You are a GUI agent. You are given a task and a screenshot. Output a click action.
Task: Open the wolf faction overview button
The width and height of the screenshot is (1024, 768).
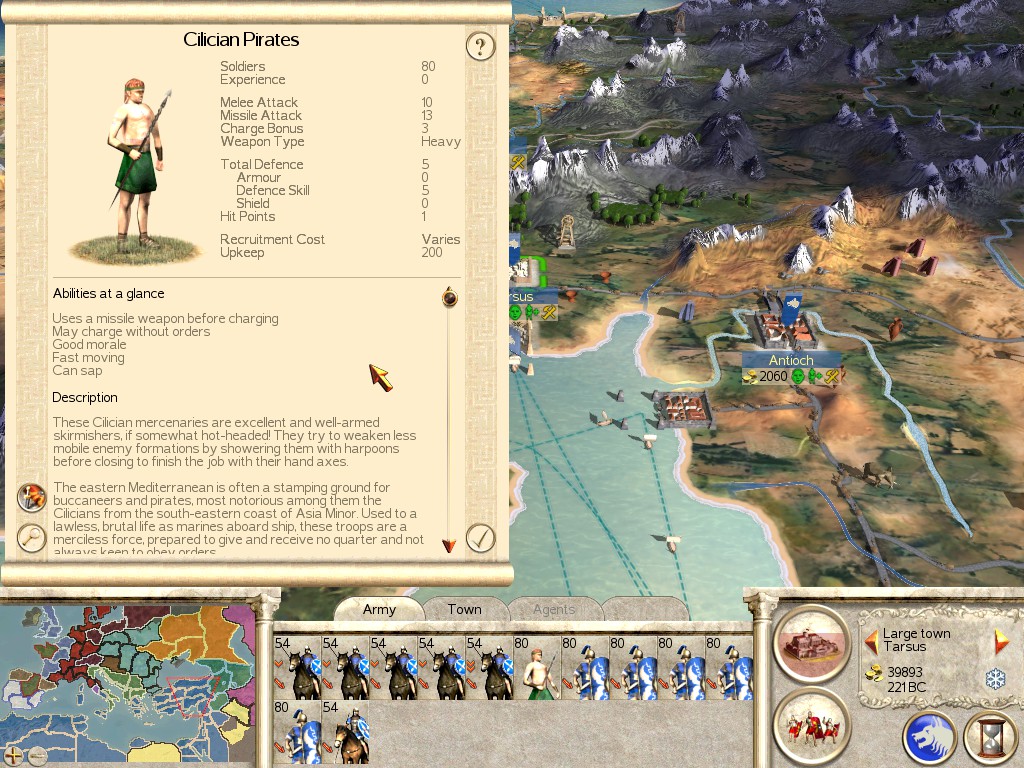pos(930,739)
